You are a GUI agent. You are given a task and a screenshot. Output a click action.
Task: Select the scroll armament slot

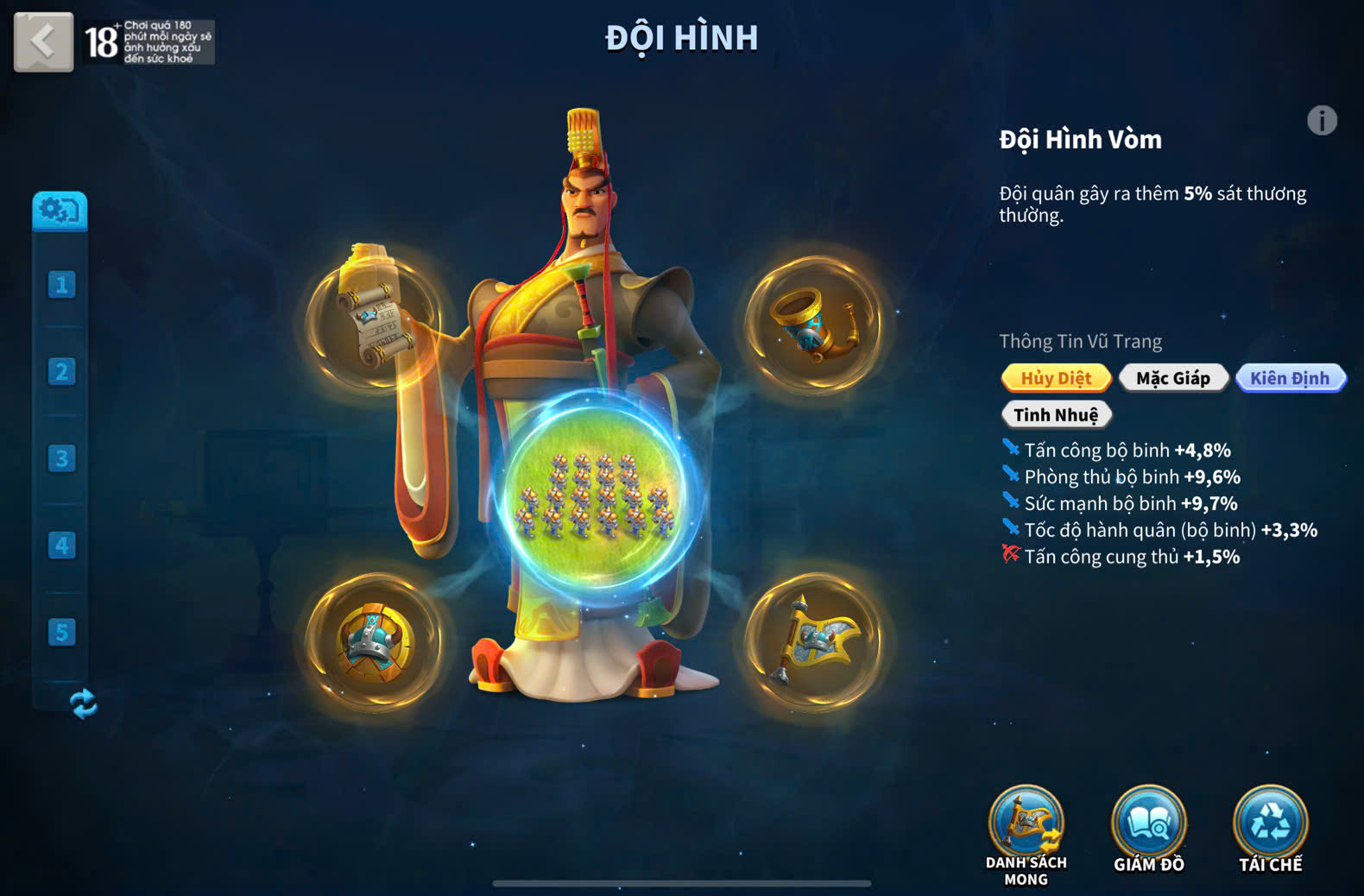coord(376,321)
